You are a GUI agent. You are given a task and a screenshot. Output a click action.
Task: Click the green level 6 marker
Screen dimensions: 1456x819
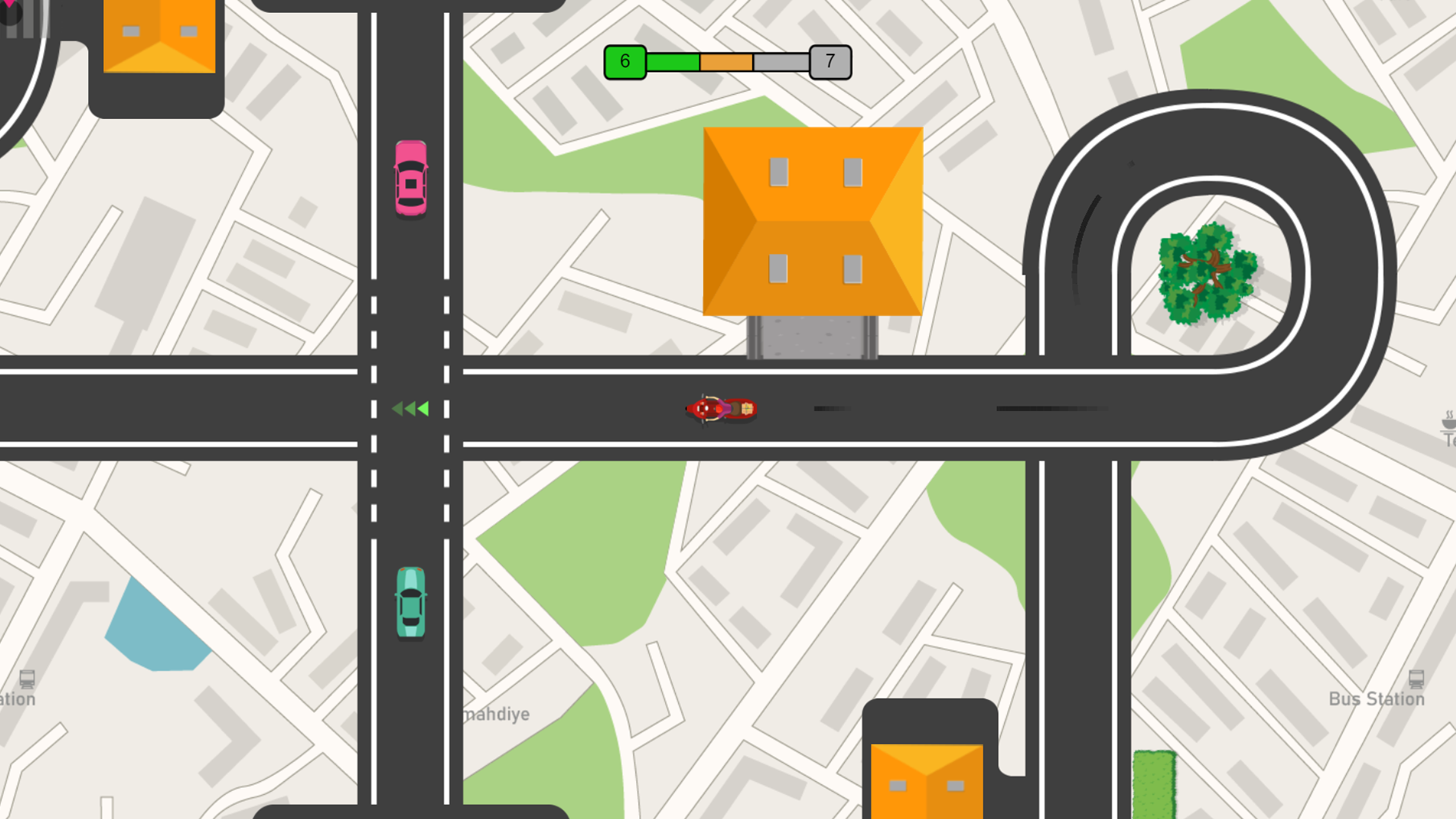coord(624,61)
